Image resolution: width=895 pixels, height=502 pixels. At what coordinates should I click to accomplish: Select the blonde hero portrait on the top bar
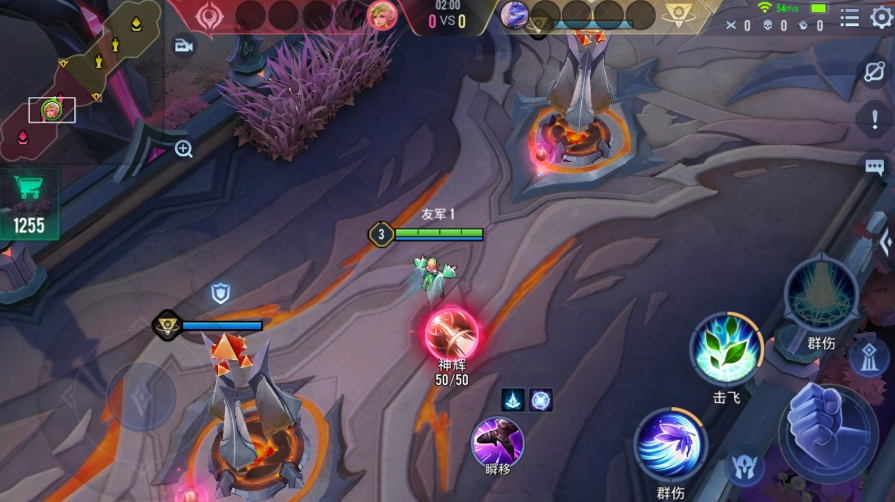381,15
